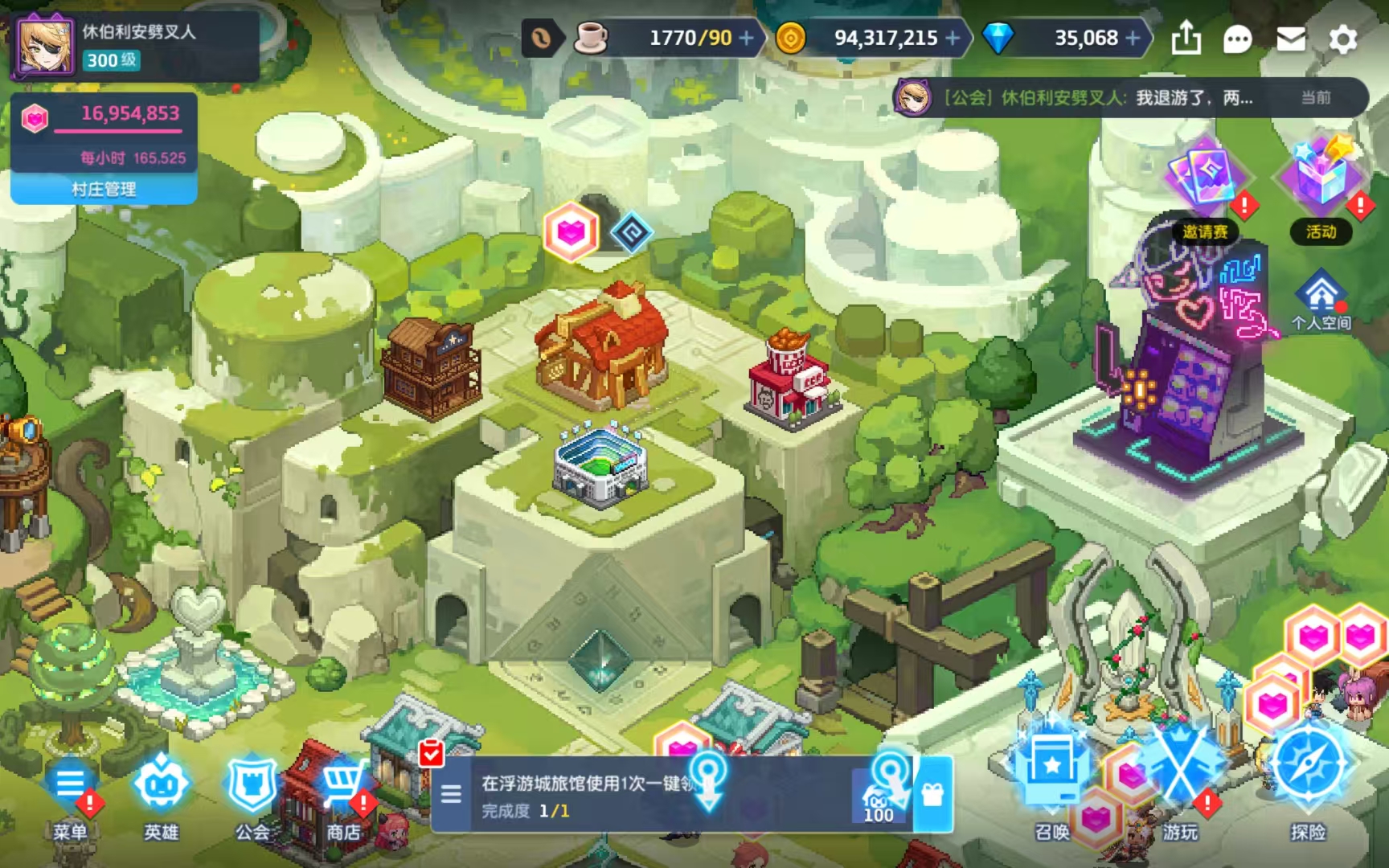Viewport: 1389px width, 868px height.
Task: Enter 个人空间 personal space
Action: [1321, 301]
